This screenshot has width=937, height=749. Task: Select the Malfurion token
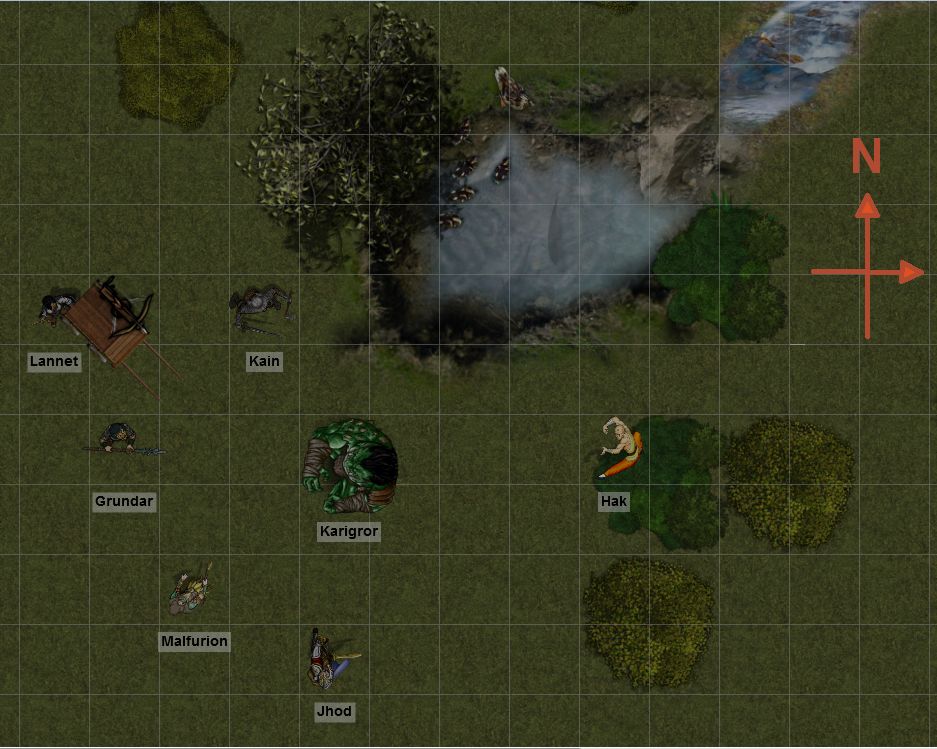click(190, 590)
